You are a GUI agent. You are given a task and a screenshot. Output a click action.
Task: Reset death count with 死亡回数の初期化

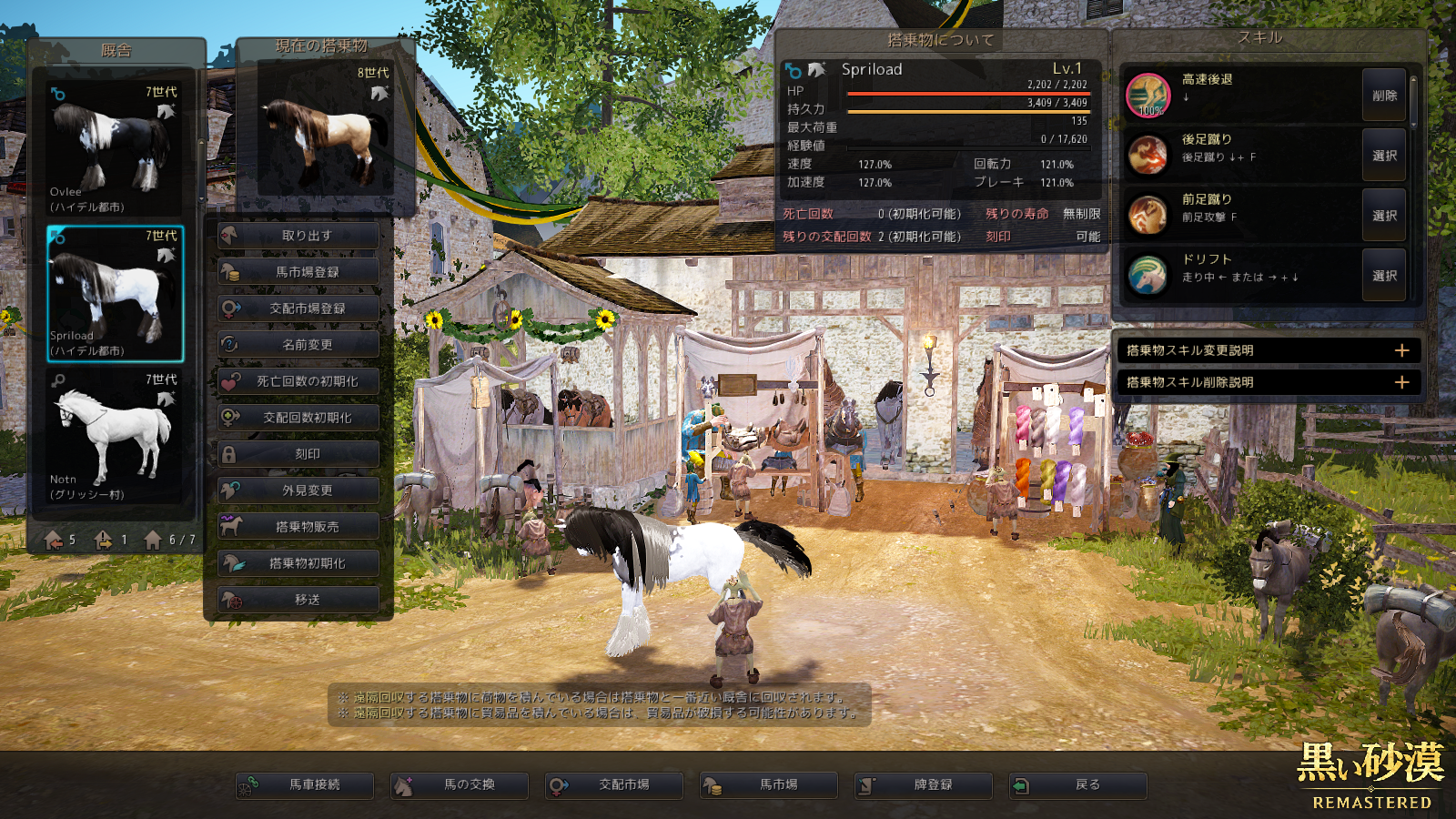(x=298, y=381)
